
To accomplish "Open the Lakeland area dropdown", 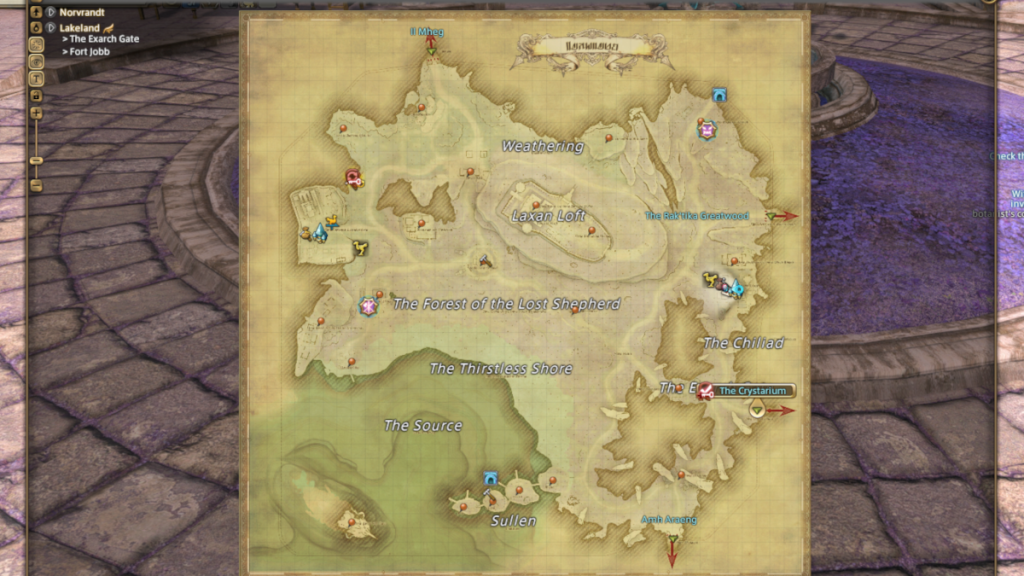I will (x=50, y=27).
